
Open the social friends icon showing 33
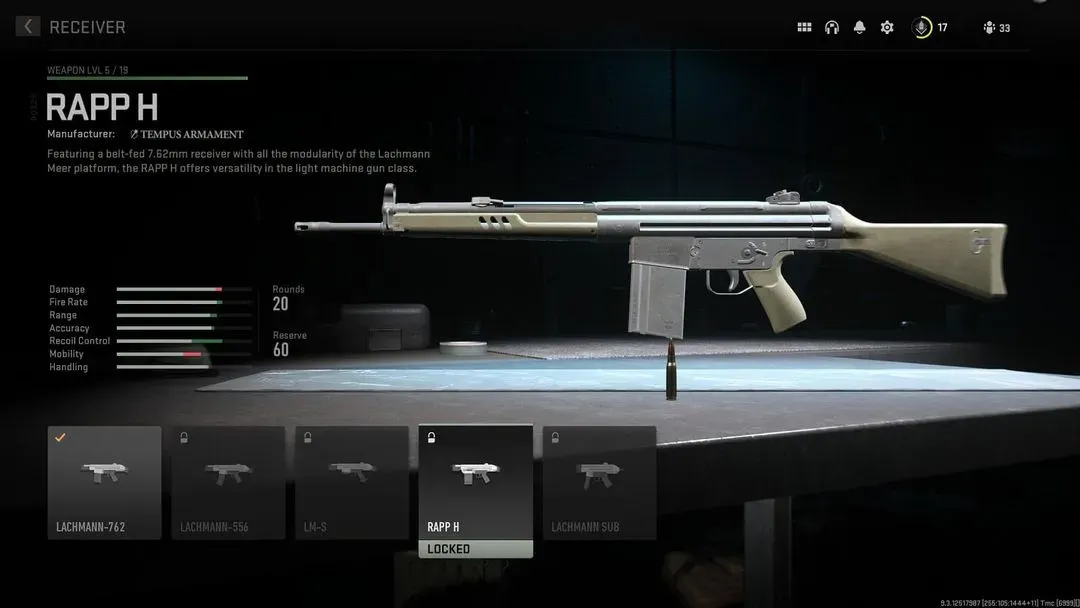(x=990, y=28)
